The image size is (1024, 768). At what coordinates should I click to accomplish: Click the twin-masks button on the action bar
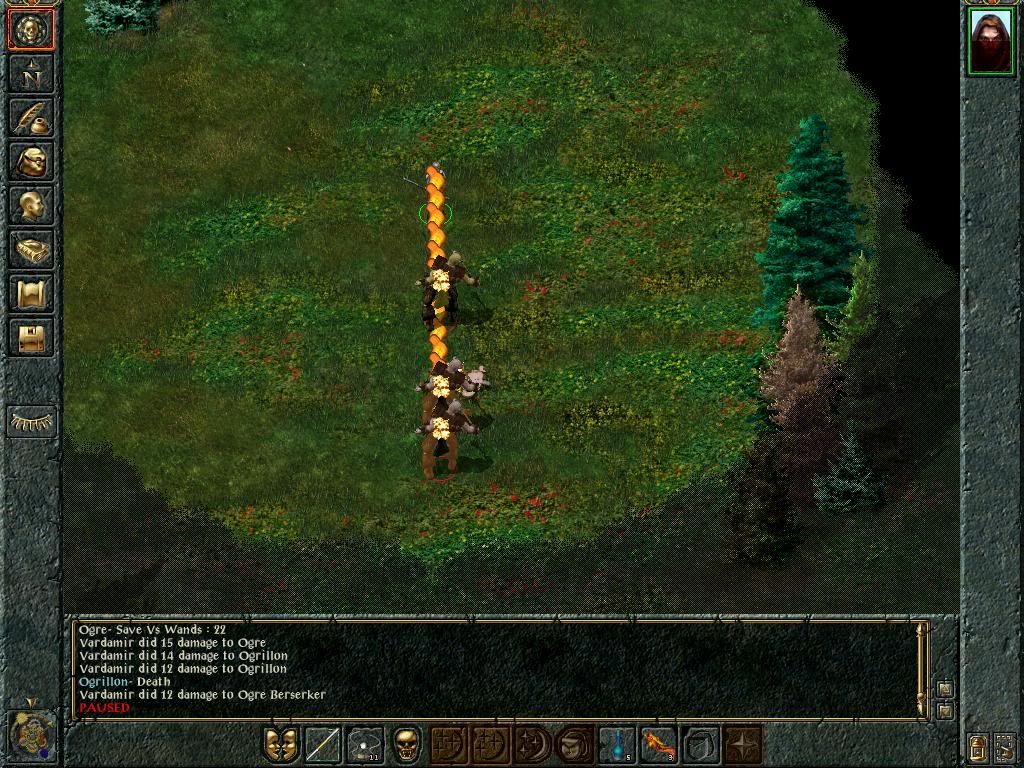281,745
